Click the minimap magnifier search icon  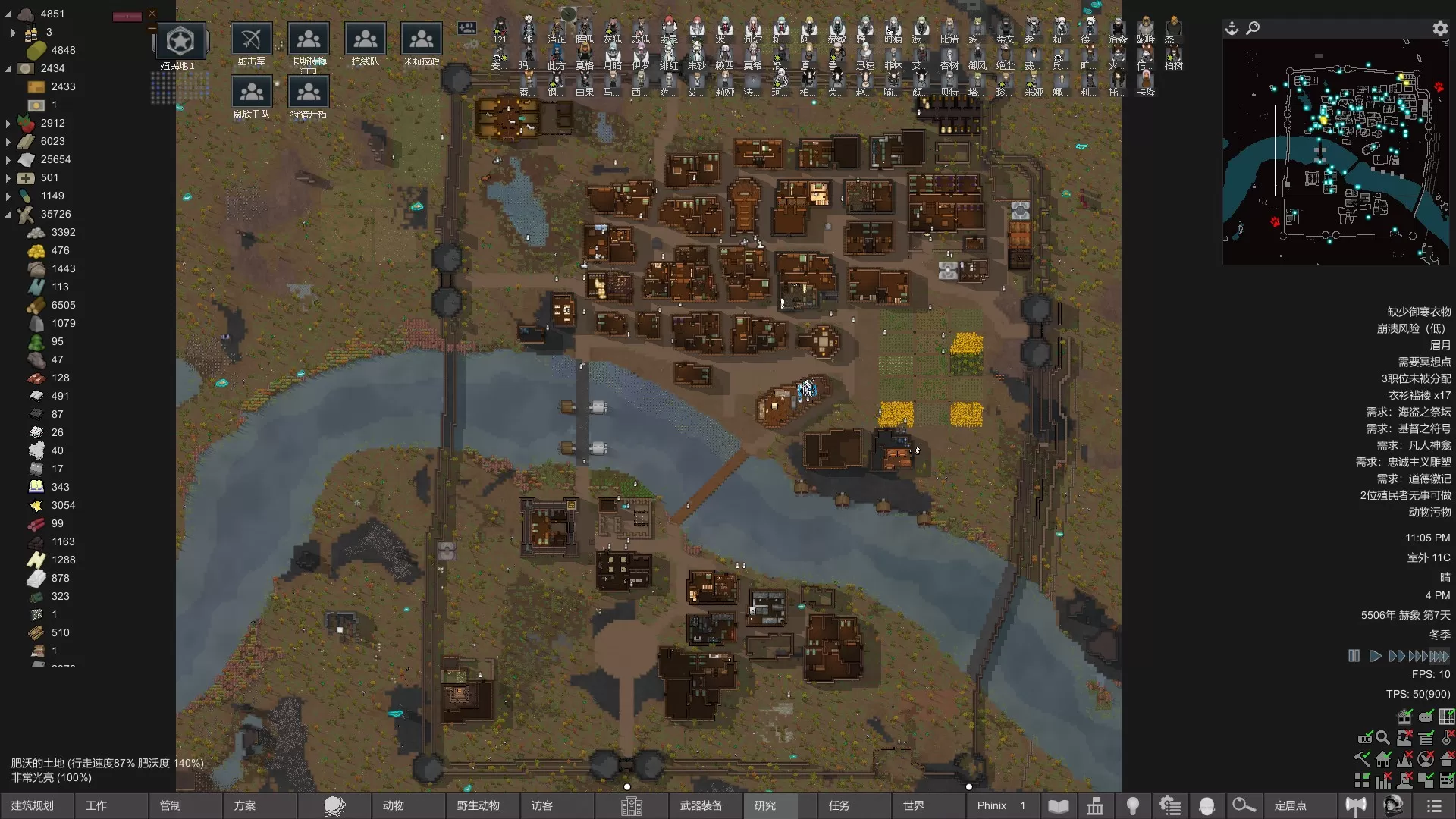coord(1254,28)
